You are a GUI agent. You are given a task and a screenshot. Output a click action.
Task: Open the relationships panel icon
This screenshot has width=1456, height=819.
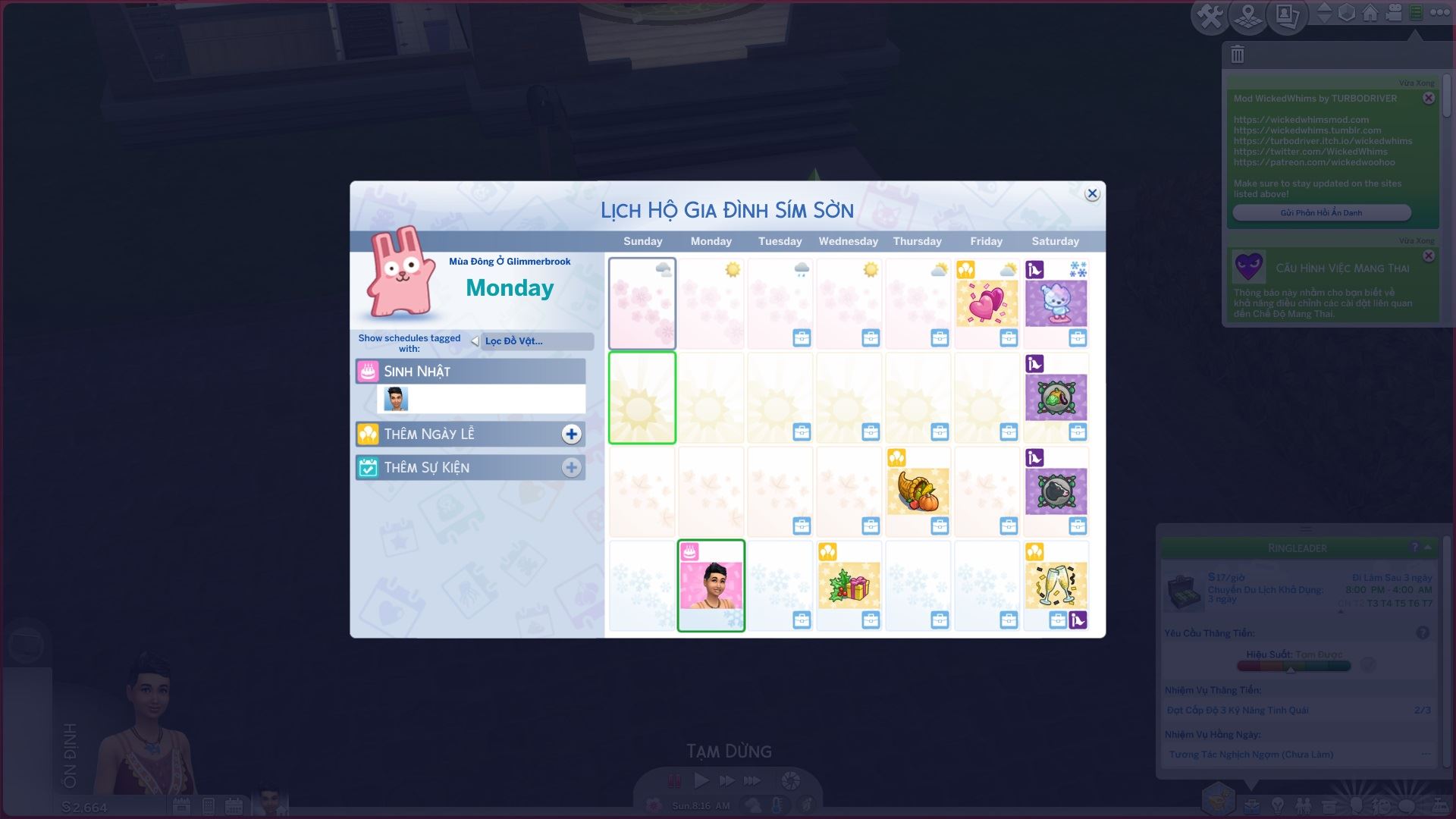click(x=1304, y=805)
